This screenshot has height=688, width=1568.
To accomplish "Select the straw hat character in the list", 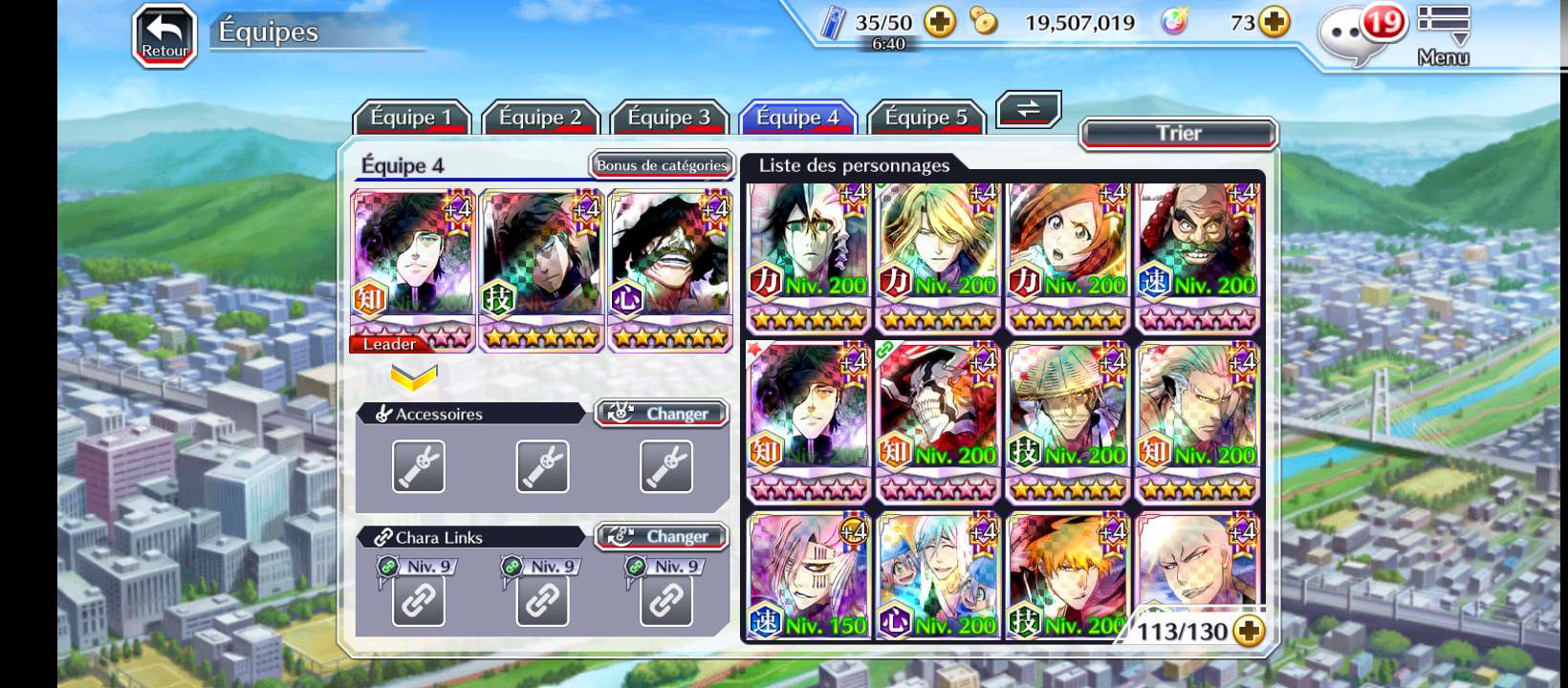I will tap(1067, 422).
